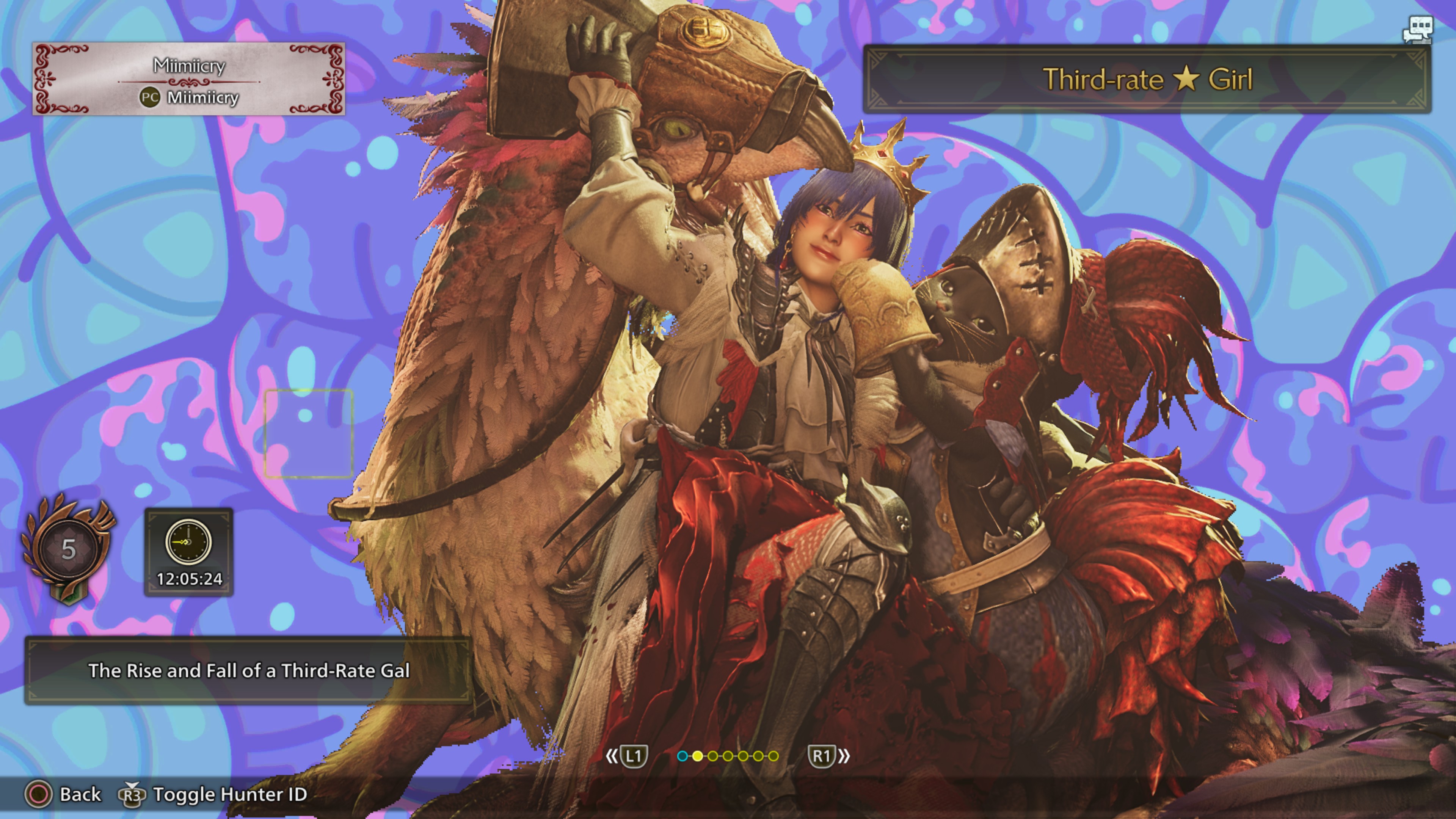Select the Third-Rate Gal greeting box
This screenshot has width=1456, height=819.
pos(248,670)
